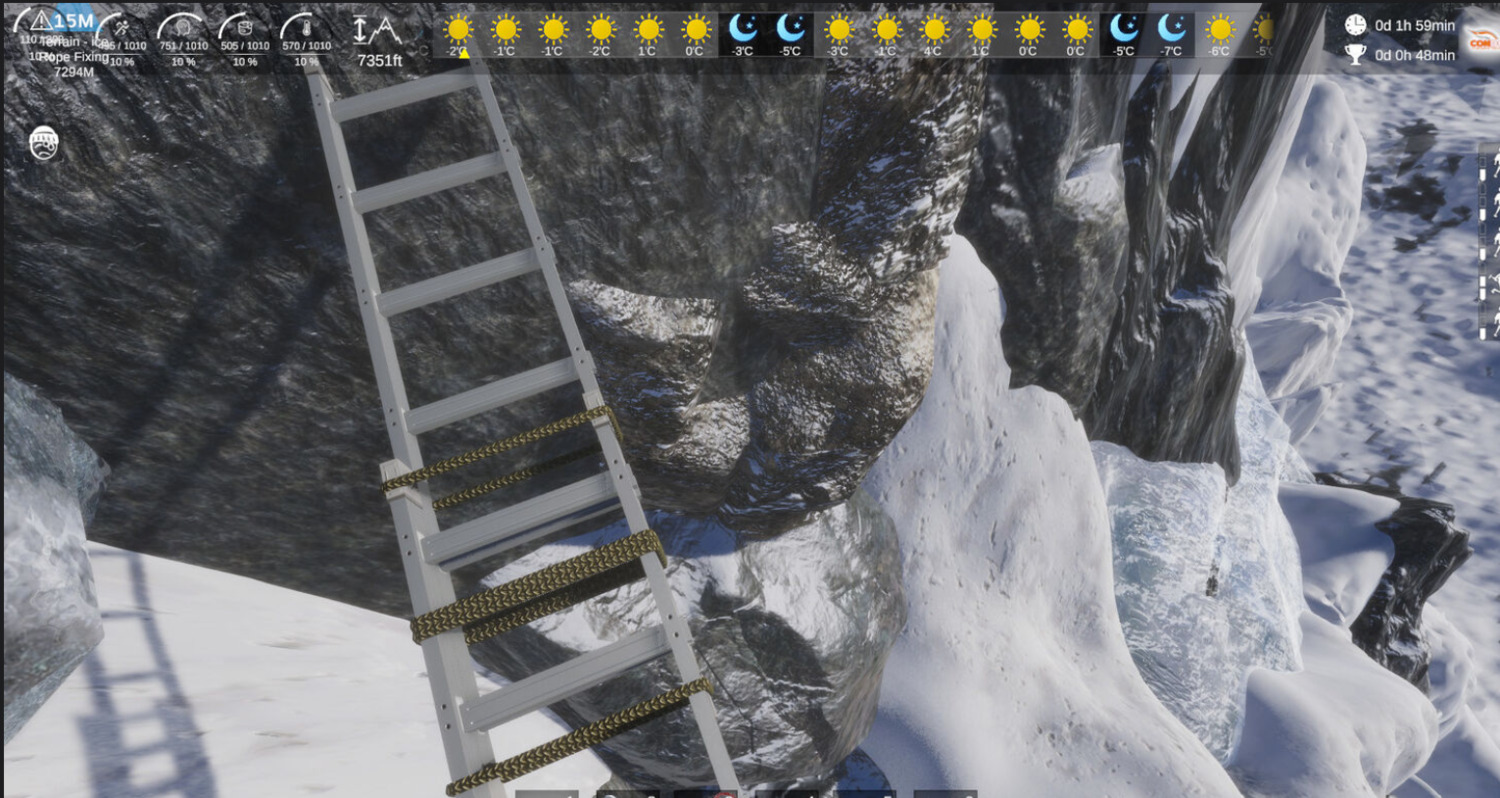Click the climber face portrait icon
This screenshot has width=1500, height=798.
click(x=44, y=143)
